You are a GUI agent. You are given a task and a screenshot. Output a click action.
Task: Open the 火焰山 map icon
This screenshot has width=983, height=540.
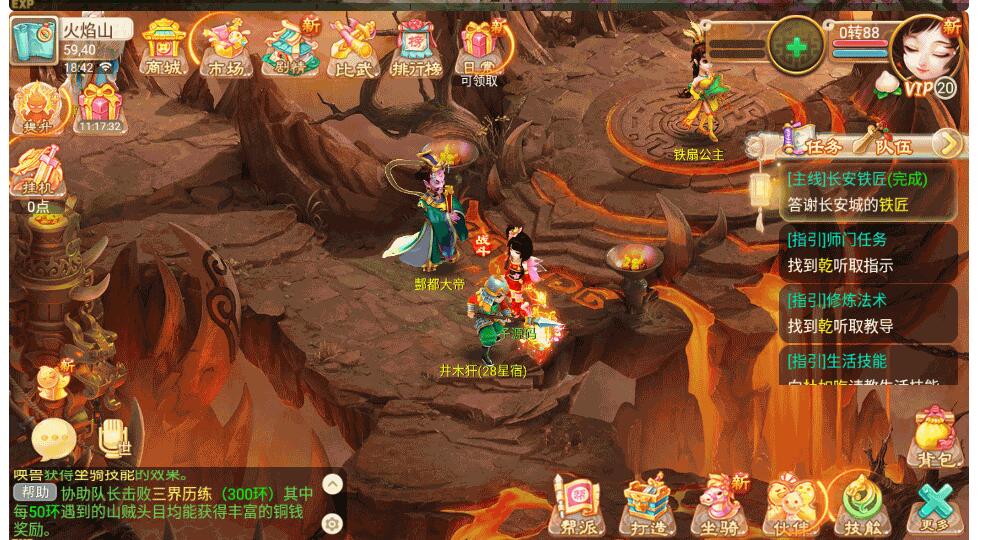click(31, 40)
